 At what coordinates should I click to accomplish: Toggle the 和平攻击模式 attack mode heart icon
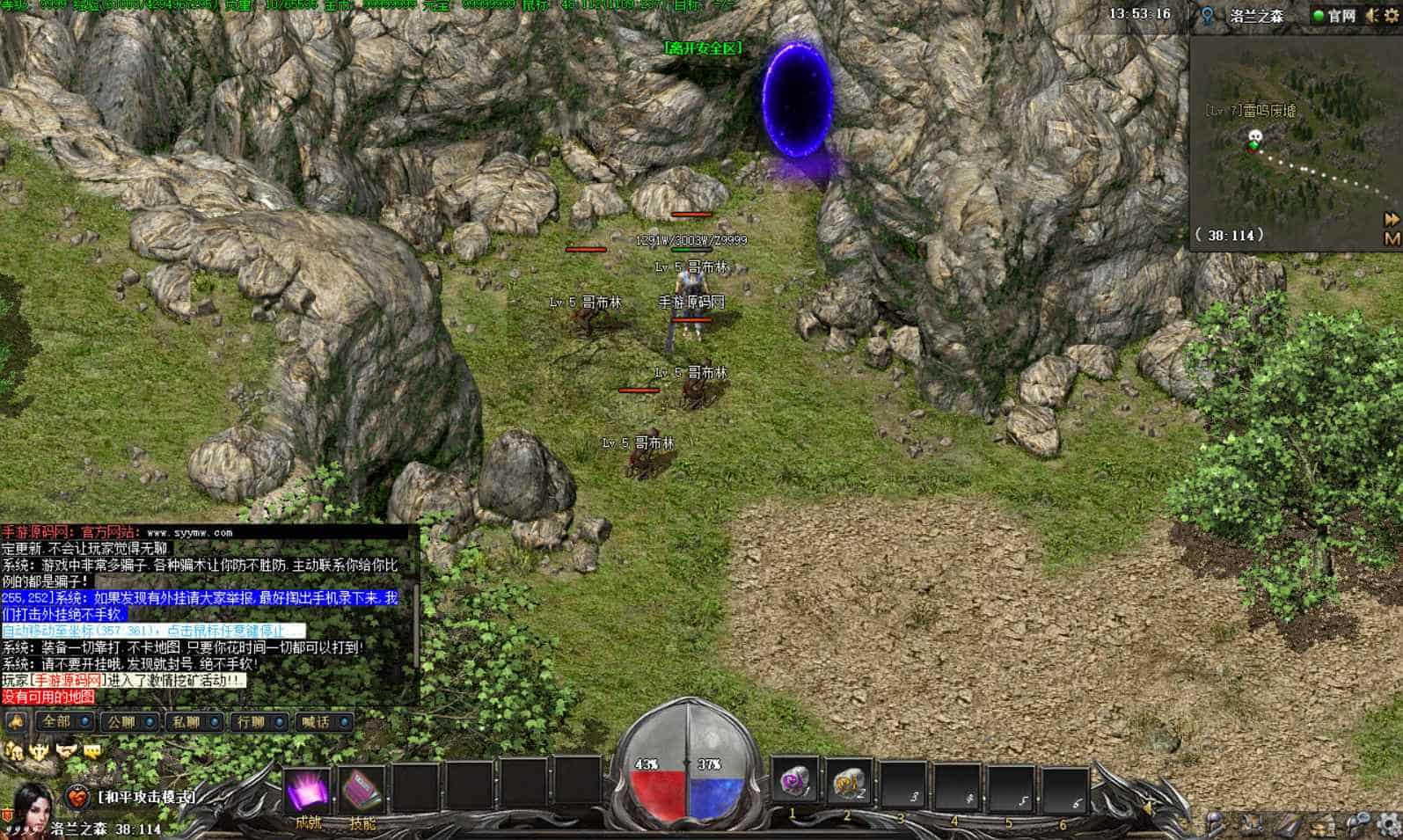78,798
